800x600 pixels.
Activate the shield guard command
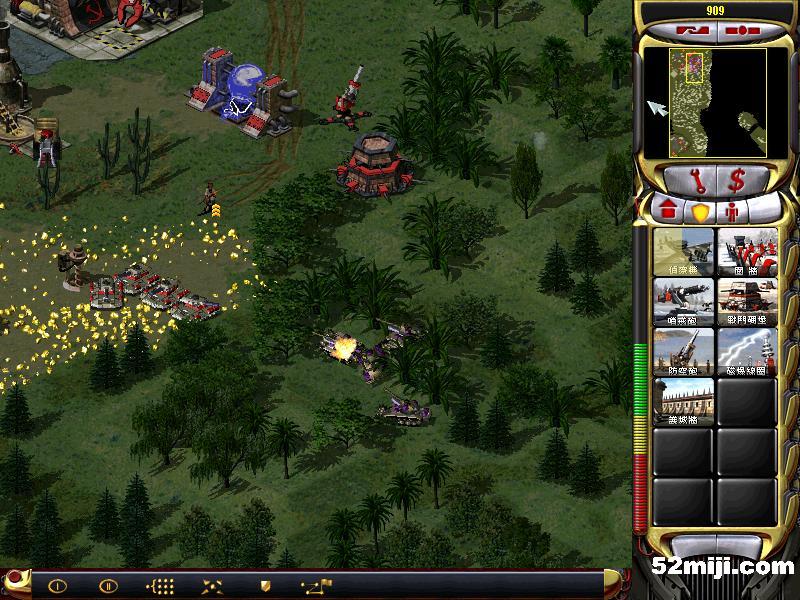265,585
